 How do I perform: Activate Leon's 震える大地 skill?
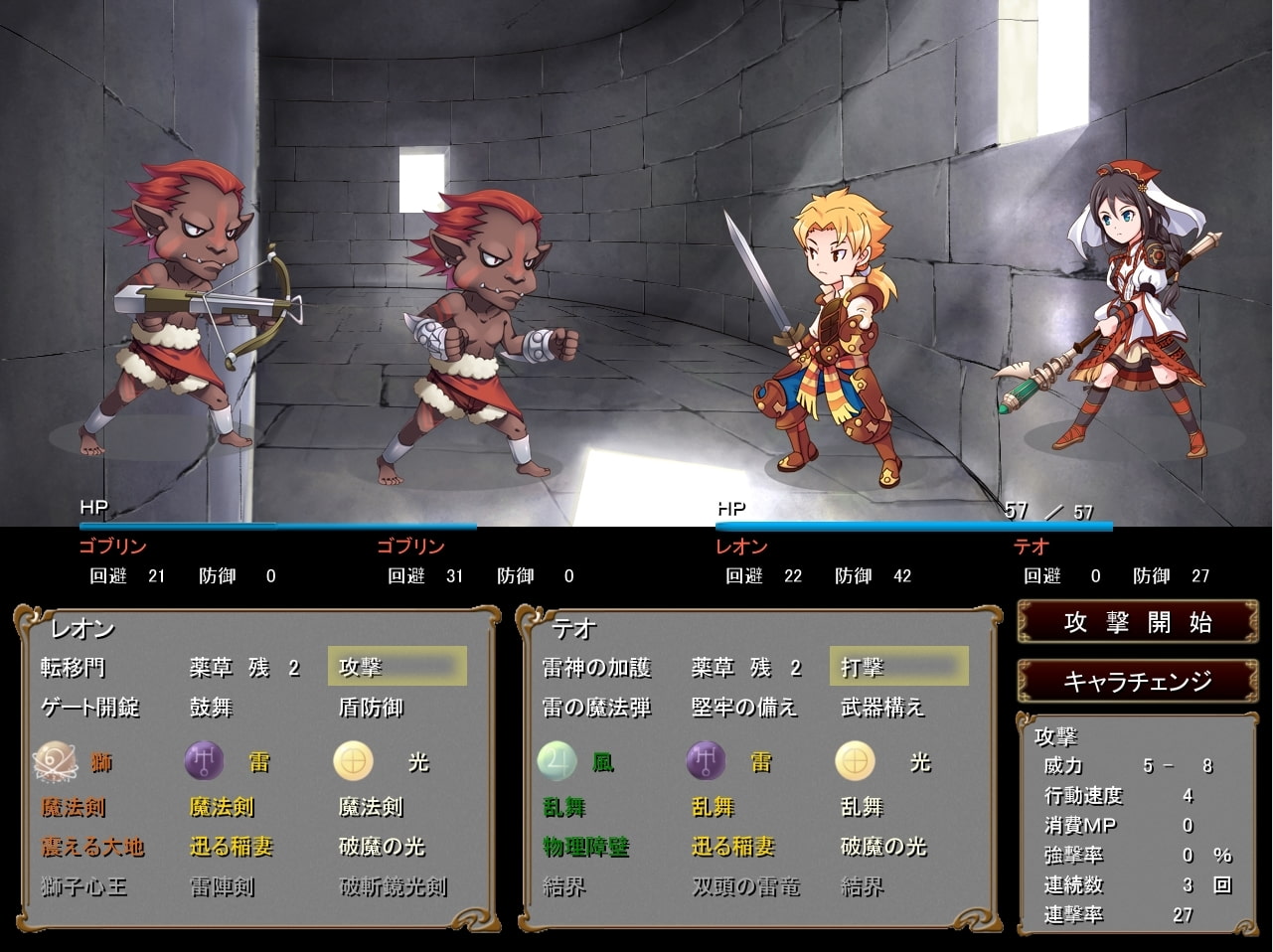click(x=92, y=847)
